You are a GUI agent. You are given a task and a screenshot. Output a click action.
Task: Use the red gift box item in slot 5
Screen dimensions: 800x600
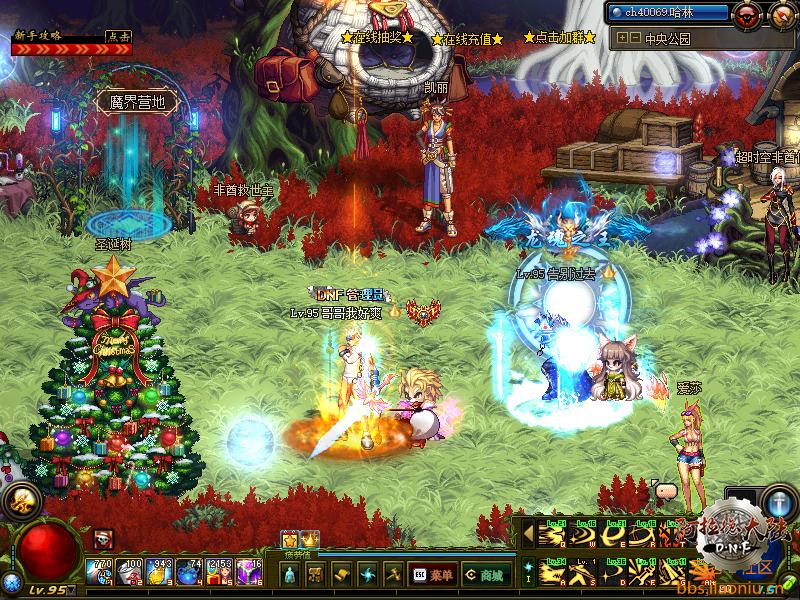coord(219,573)
